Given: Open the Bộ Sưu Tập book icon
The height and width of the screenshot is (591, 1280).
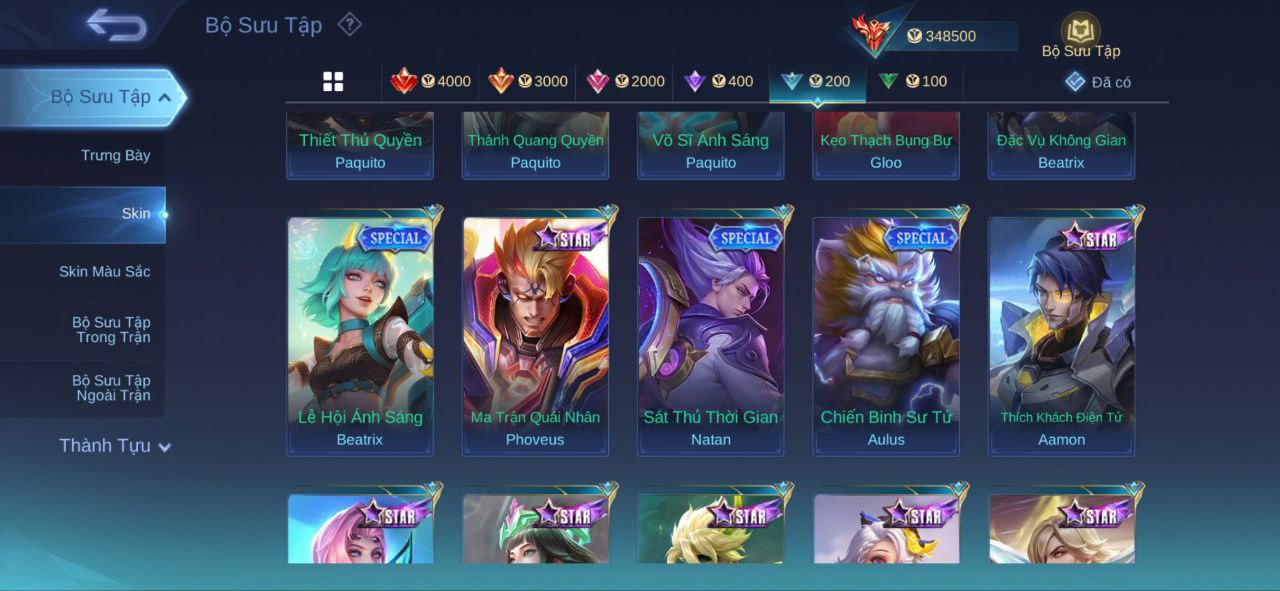Looking at the screenshot, I should (1080, 33).
